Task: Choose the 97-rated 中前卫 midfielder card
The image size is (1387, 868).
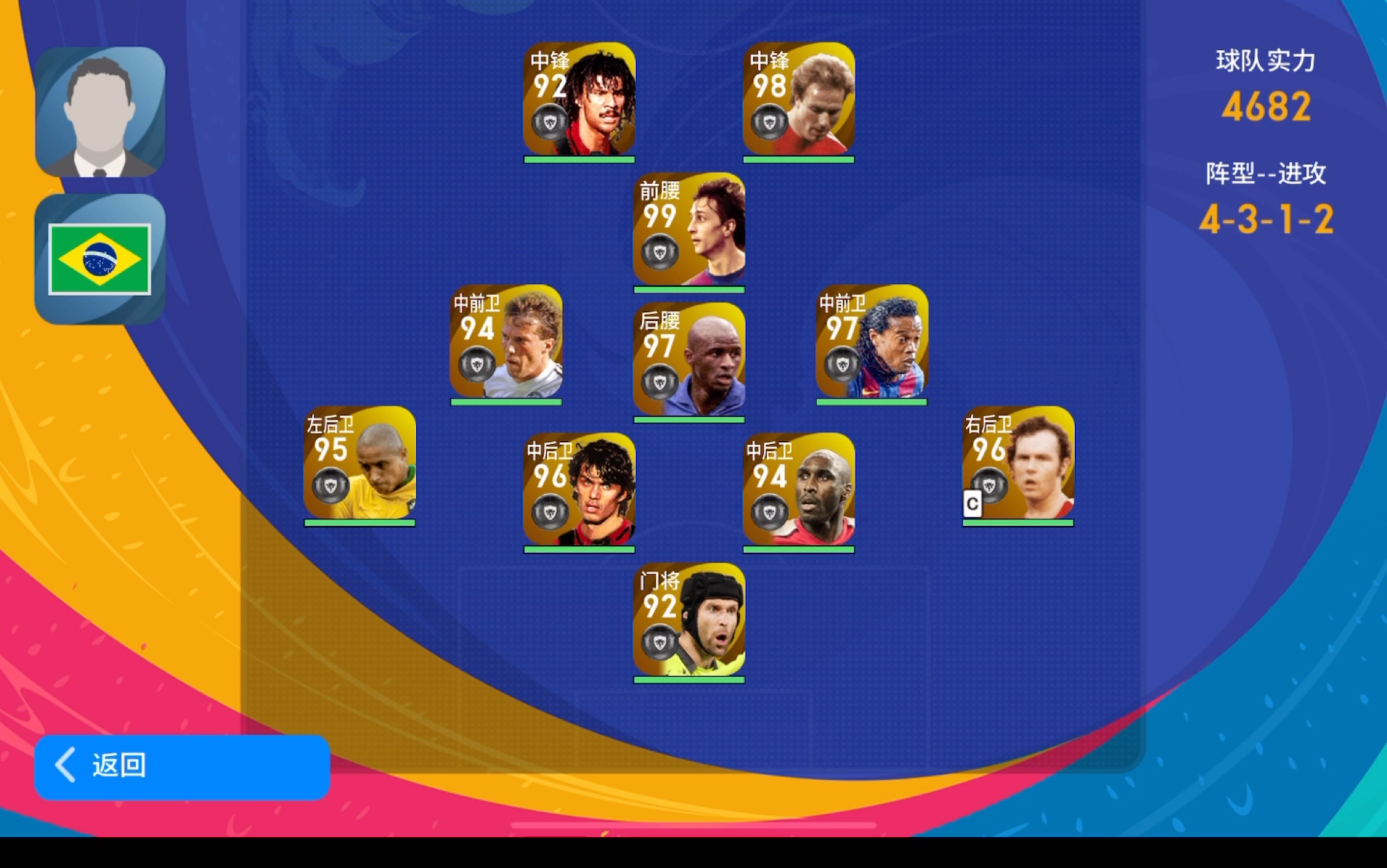Action: coord(872,341)
